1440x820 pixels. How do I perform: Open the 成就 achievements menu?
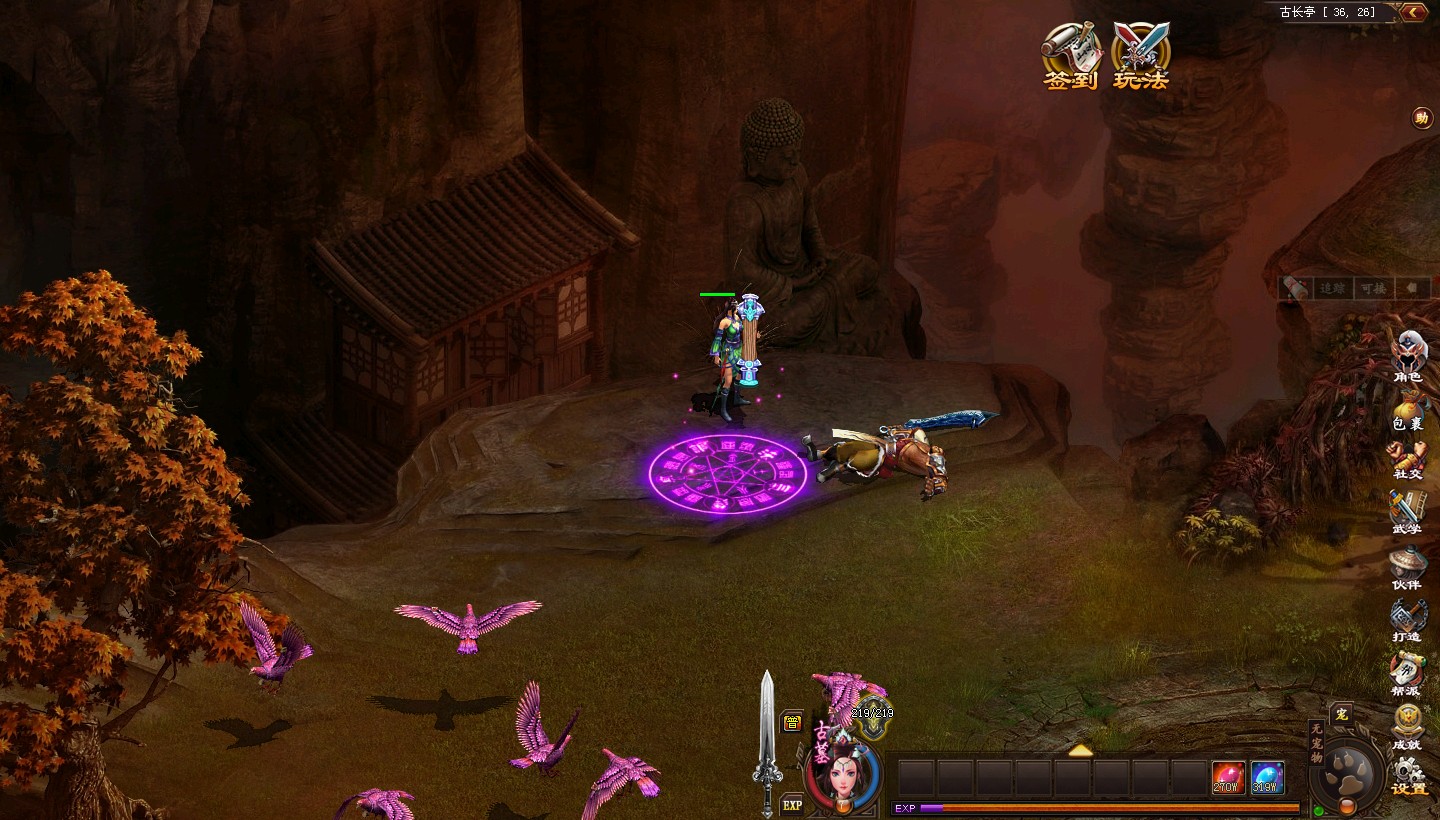point(1407,725)
